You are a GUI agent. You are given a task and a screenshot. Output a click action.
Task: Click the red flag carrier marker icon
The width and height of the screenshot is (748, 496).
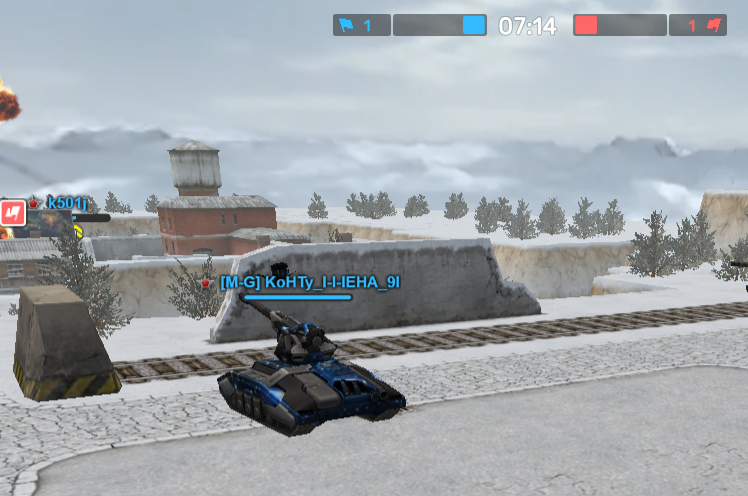pyautogui.click(x=12, y=212)
